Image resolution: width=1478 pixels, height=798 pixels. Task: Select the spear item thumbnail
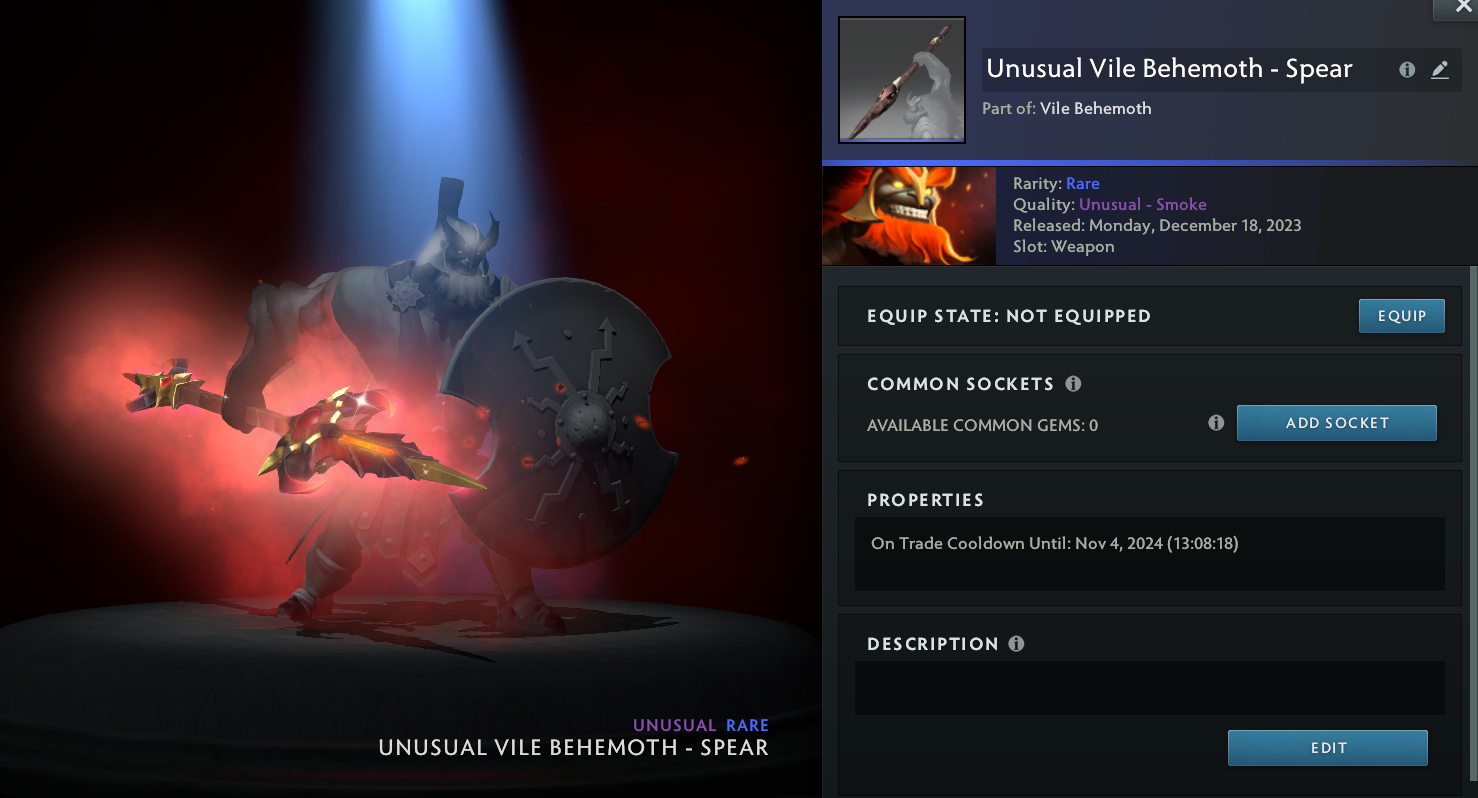[901, 80]
